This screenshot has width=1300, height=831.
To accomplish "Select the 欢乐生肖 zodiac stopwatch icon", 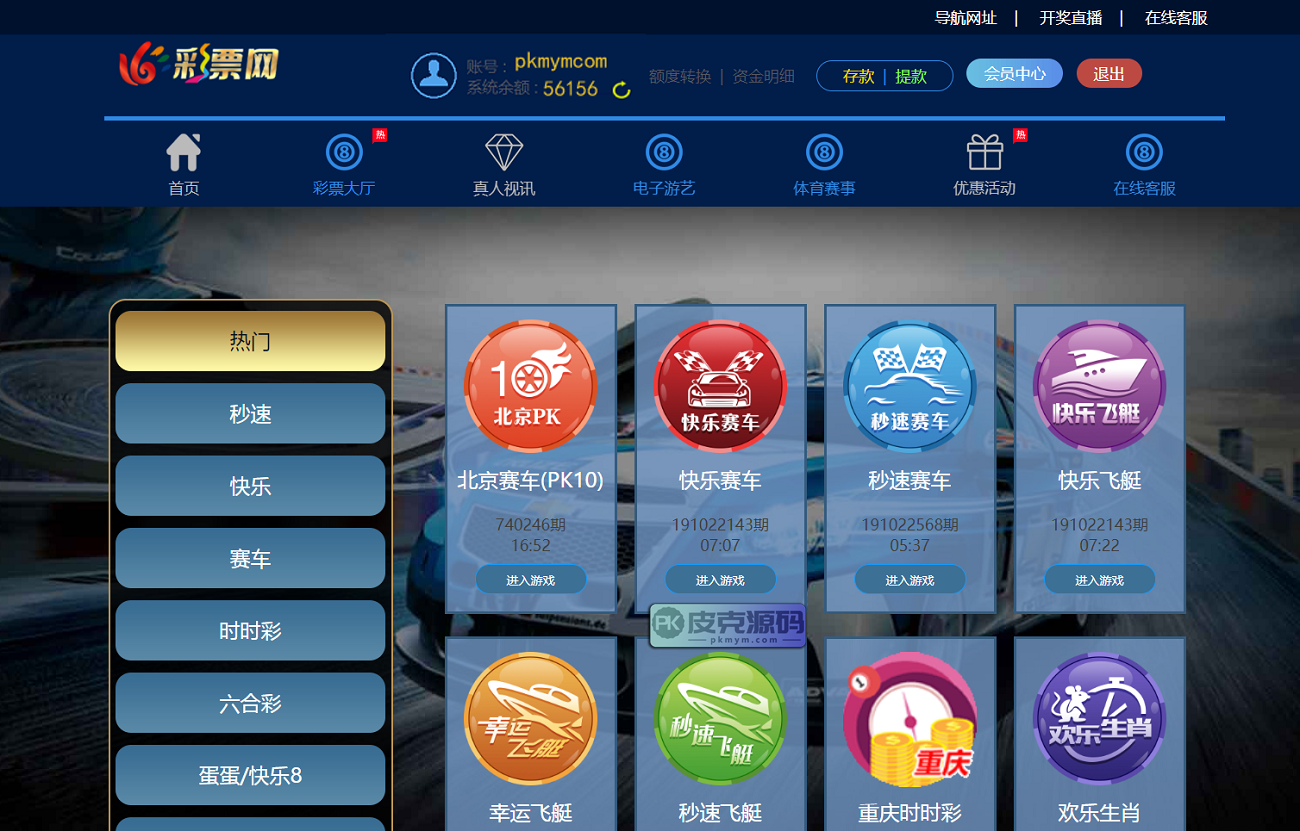I will click(x=1099, y=720).
